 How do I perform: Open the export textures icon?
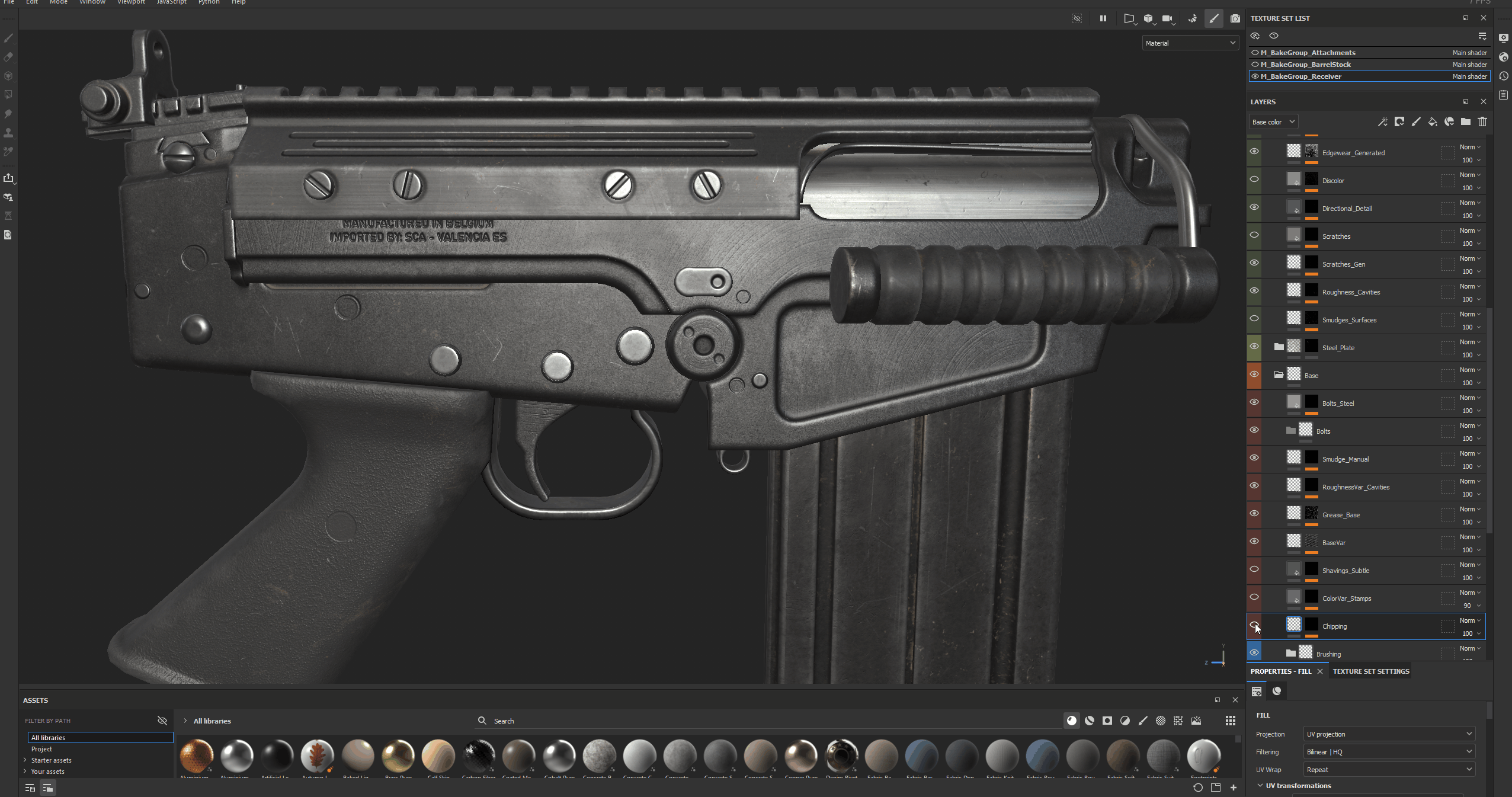click(x=8, y=178)
